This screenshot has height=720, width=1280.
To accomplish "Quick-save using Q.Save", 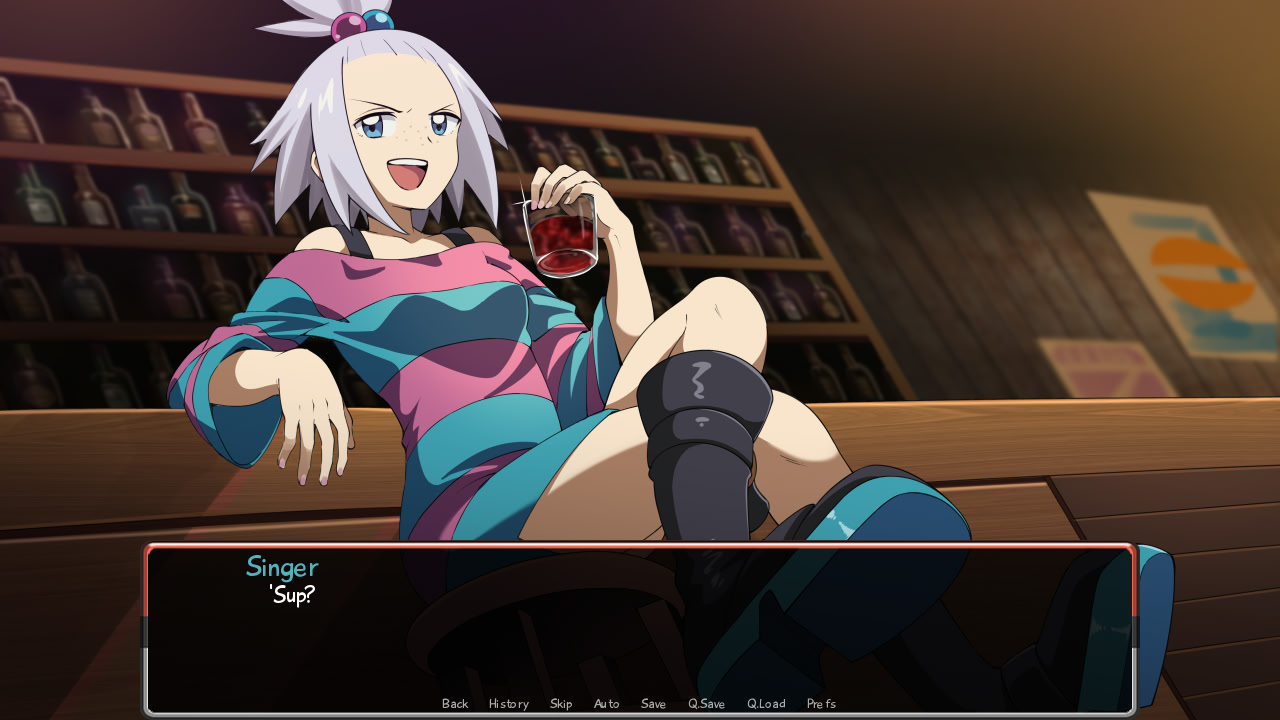I will click(x=705, y=703).
